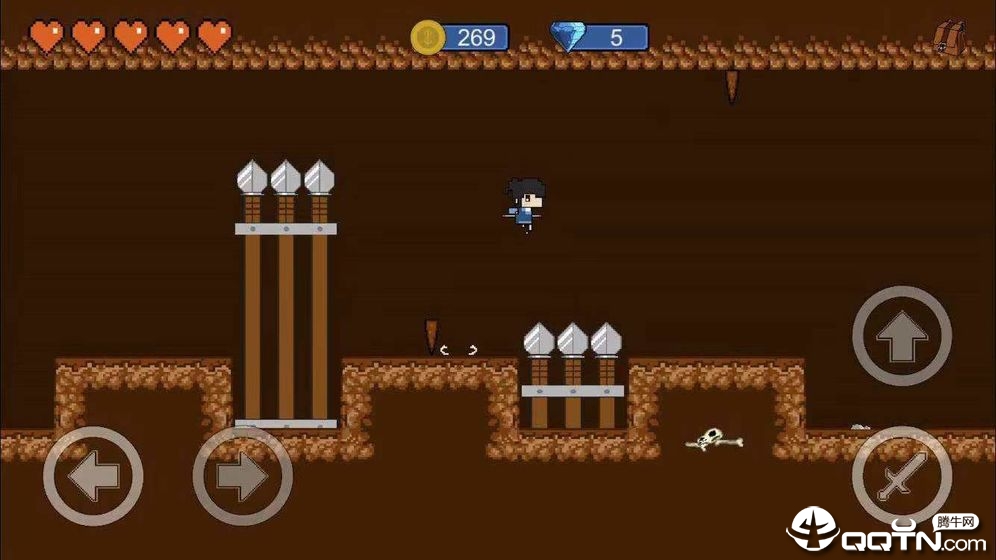The image size is (996, 560).
Task: Tap the left arrow move button
Action: pyautogui.click(x=93, y=477)
